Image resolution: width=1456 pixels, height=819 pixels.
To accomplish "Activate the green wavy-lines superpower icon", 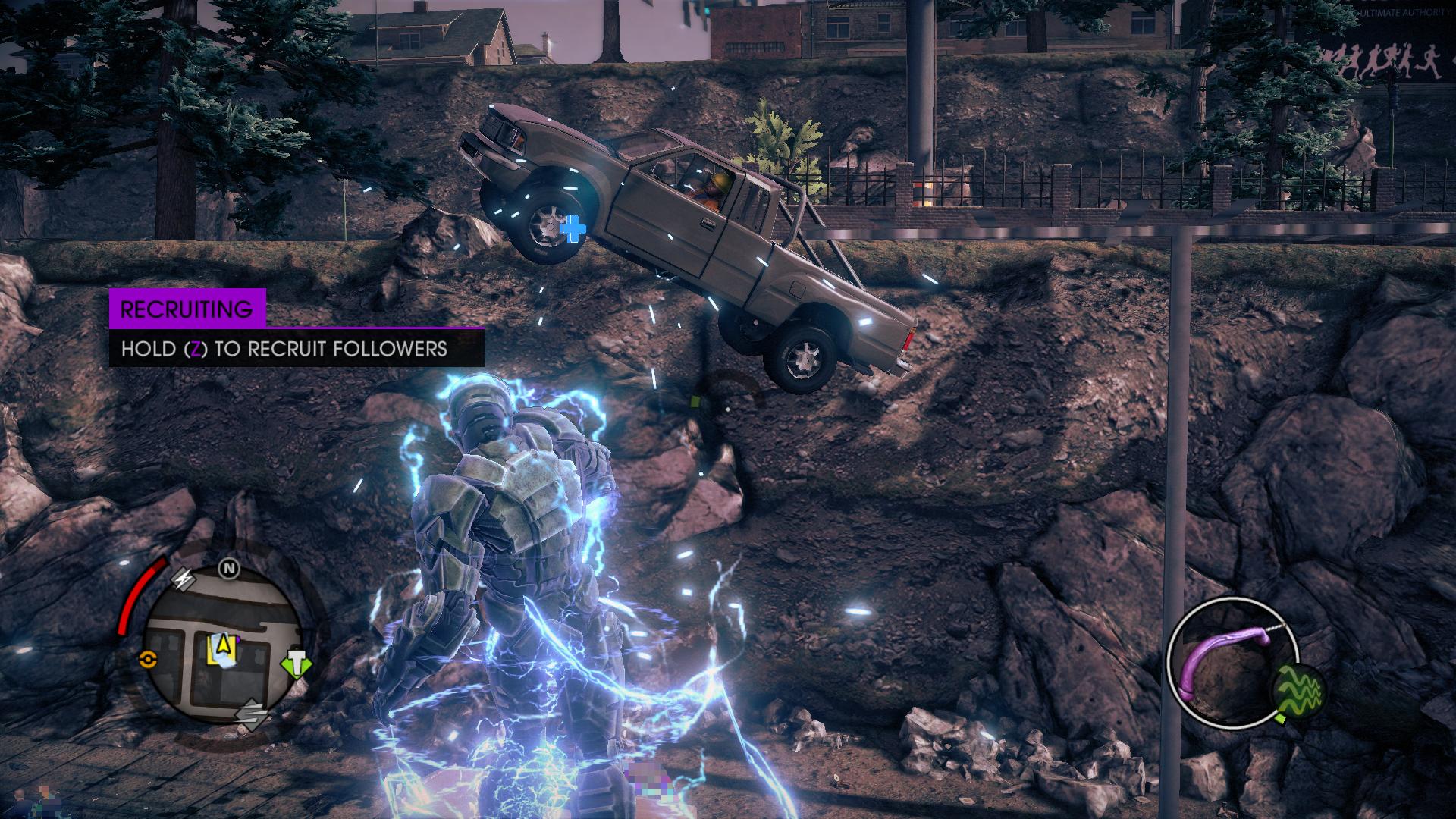I will click(x=1298, y=690).
